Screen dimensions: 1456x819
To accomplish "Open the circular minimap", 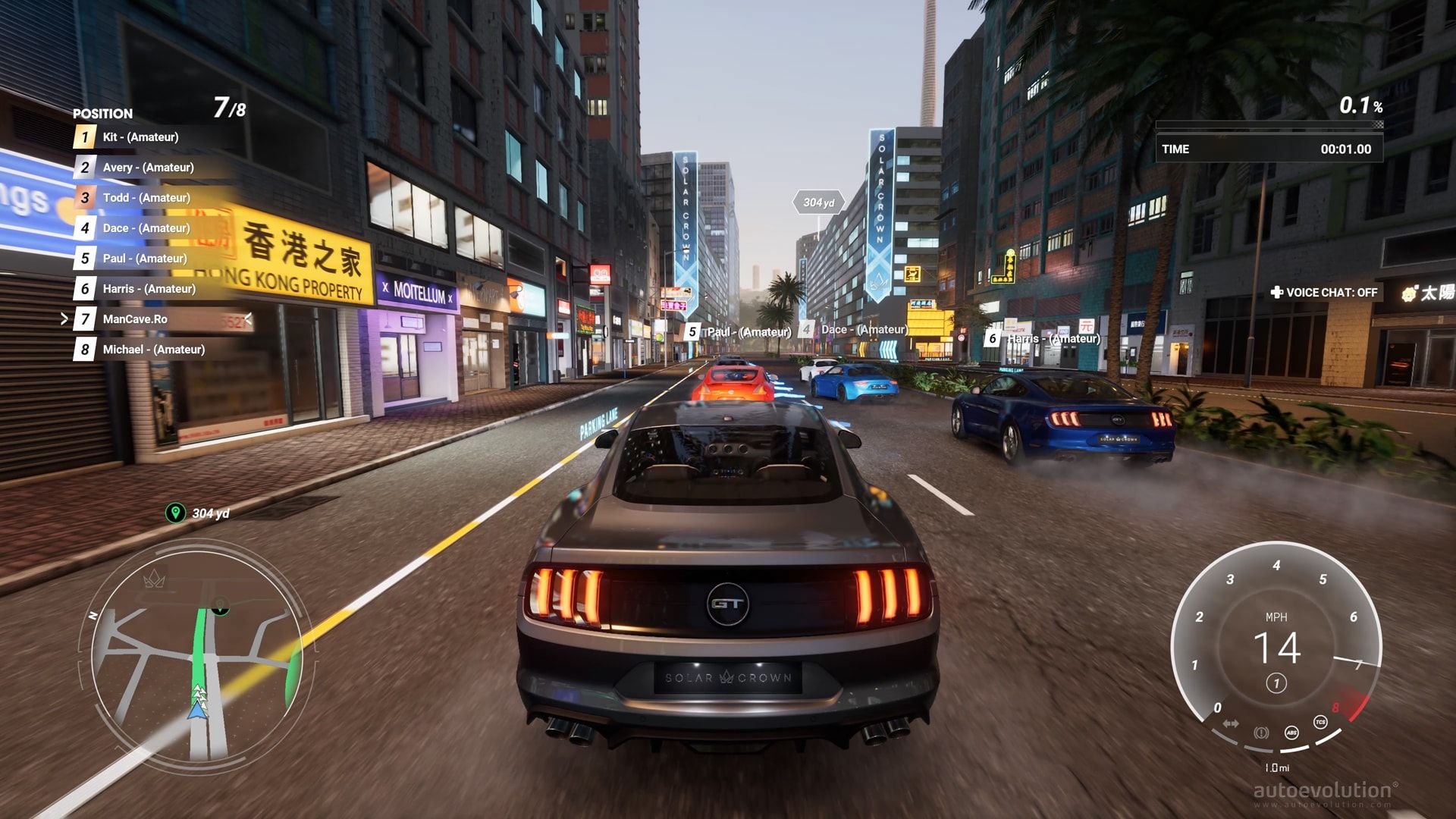I will 197,652.
